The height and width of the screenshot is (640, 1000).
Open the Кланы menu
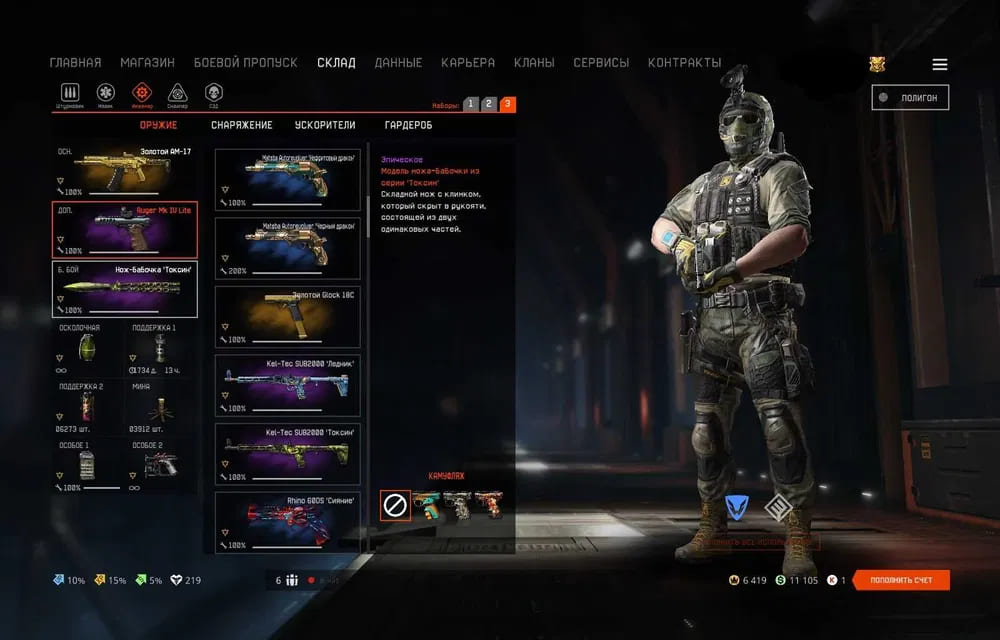pyautogui.click(x=534, y=63)
